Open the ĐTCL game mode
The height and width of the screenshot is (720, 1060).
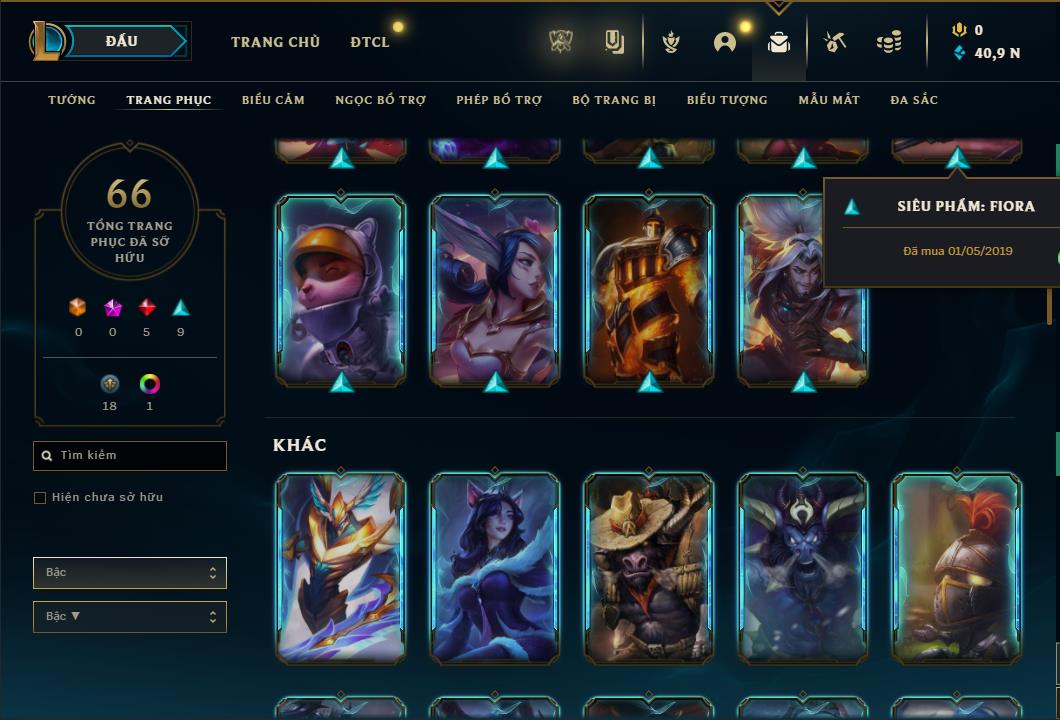point(370,42)
